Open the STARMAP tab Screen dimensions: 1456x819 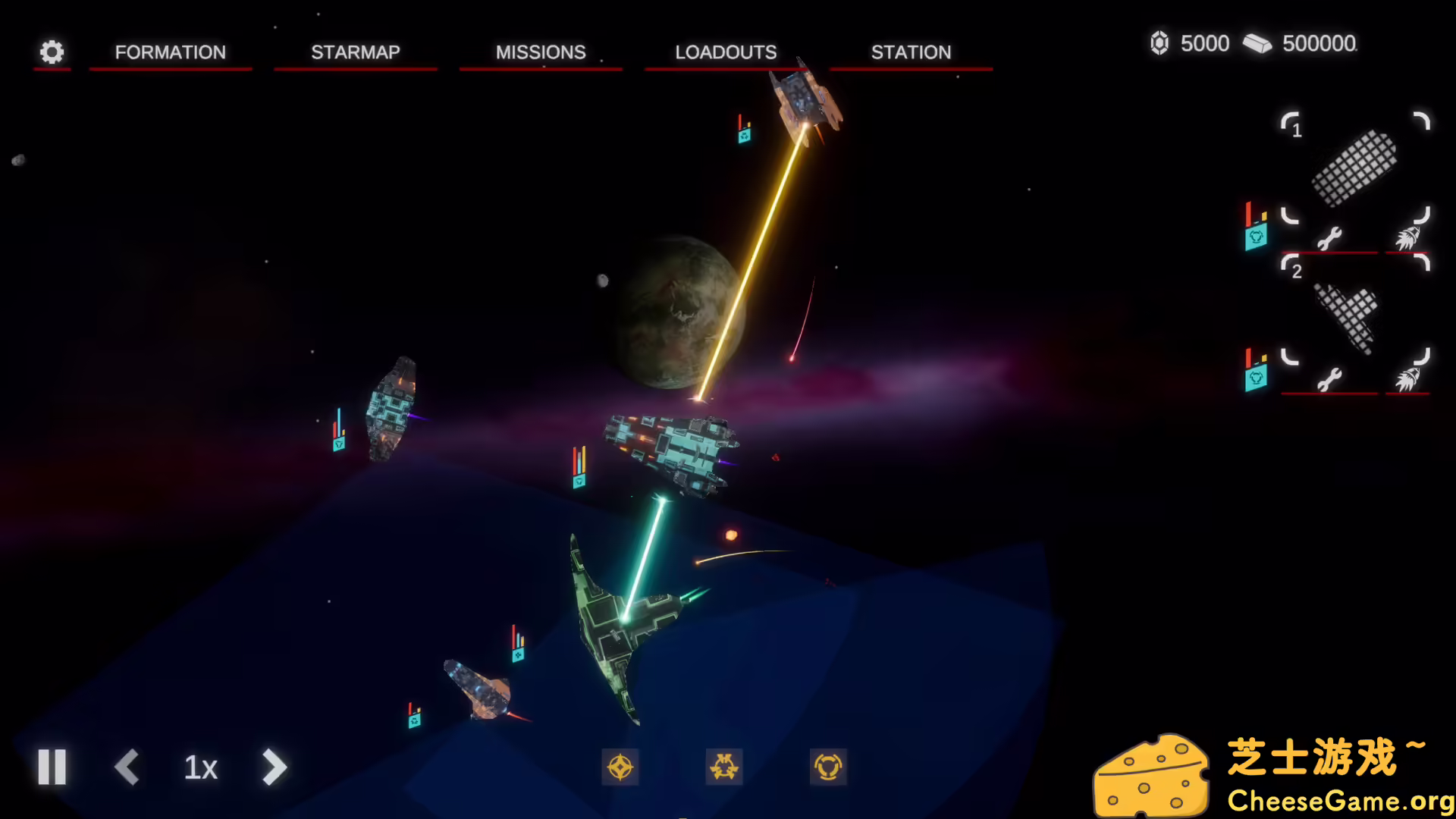point(355,52)
